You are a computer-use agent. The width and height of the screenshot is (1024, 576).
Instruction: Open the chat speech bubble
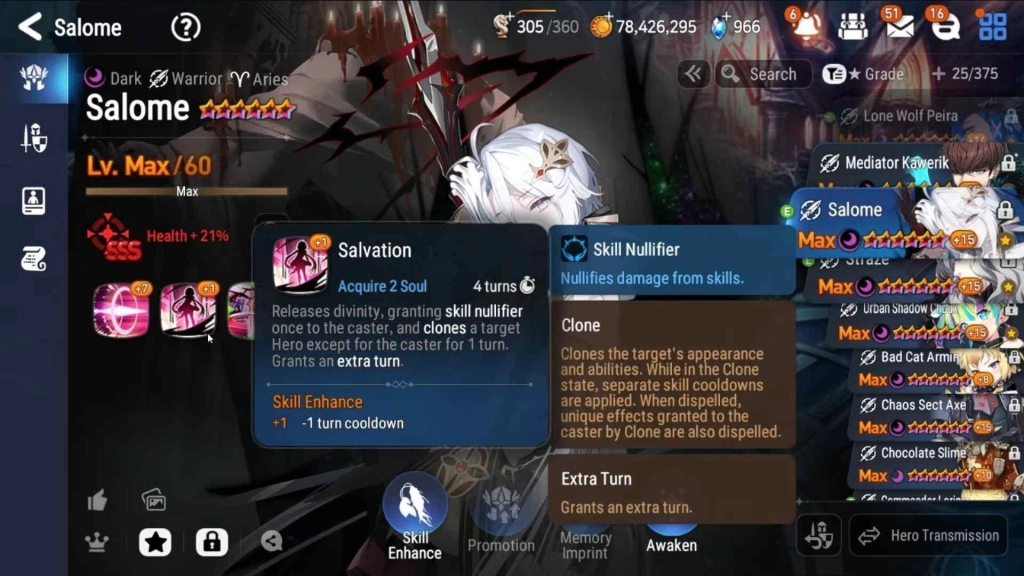[945, 27]
